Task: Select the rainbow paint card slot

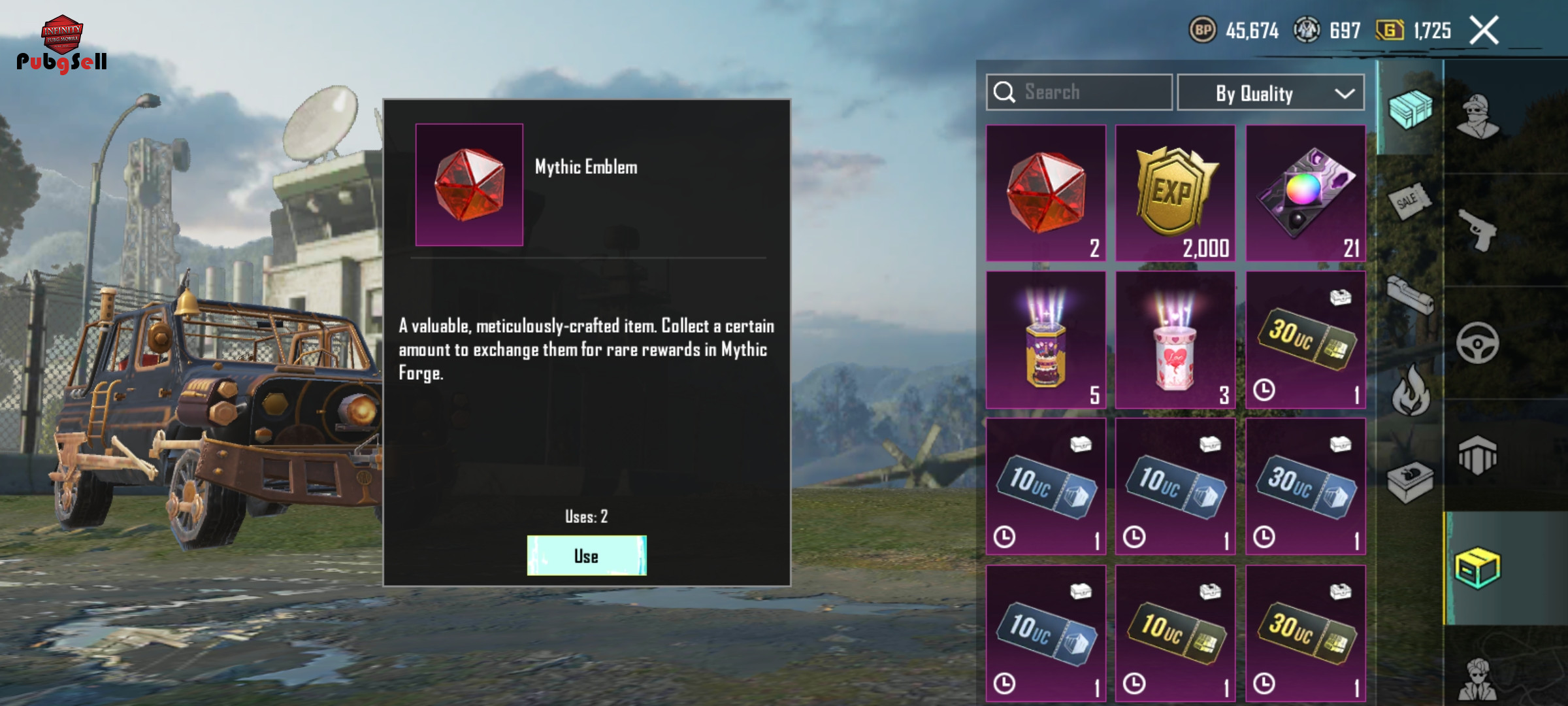Action: pyautogui.click(x=1305, y=193)
